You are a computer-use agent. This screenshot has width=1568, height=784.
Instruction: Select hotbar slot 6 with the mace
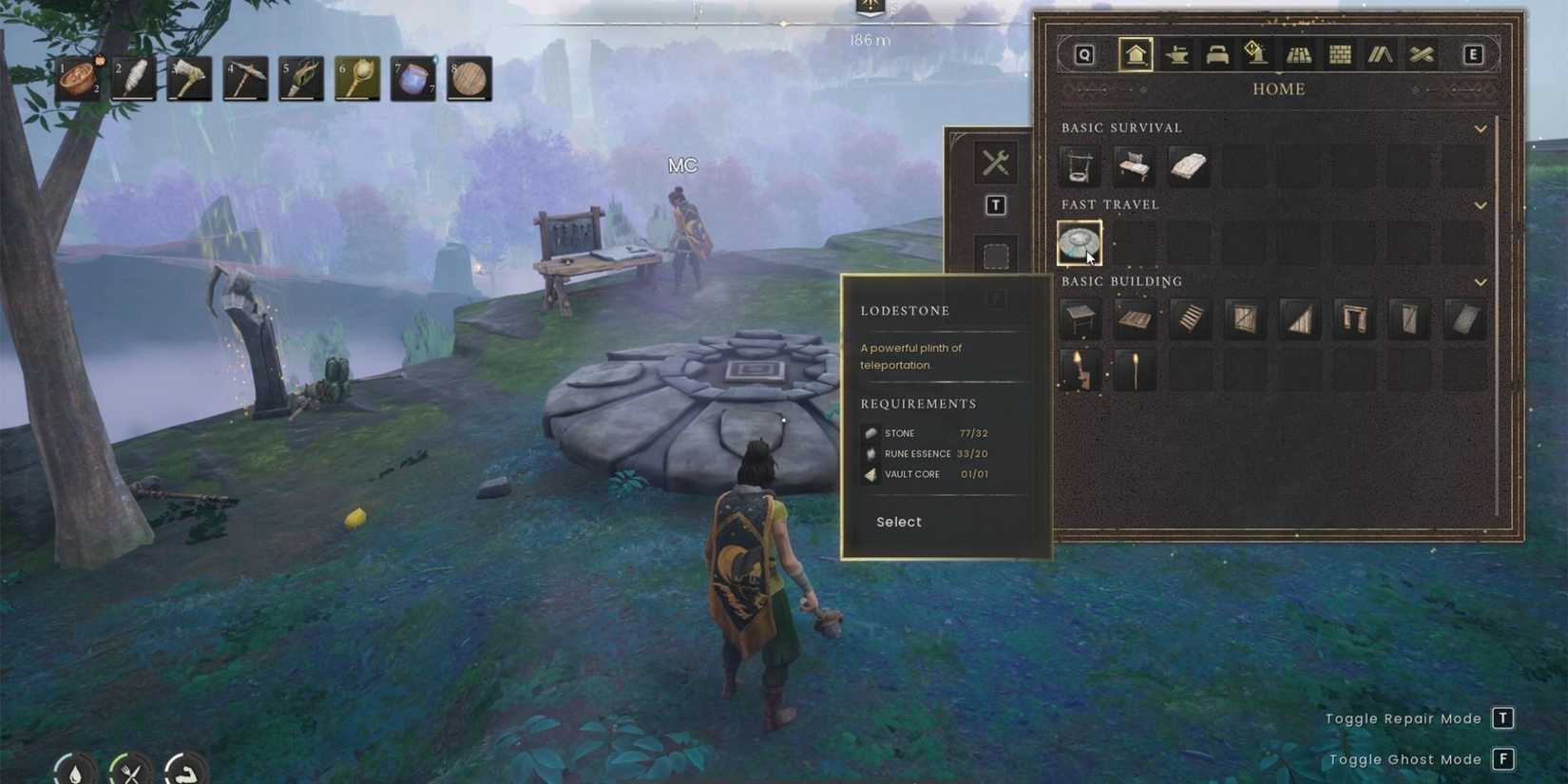(354, 80)
